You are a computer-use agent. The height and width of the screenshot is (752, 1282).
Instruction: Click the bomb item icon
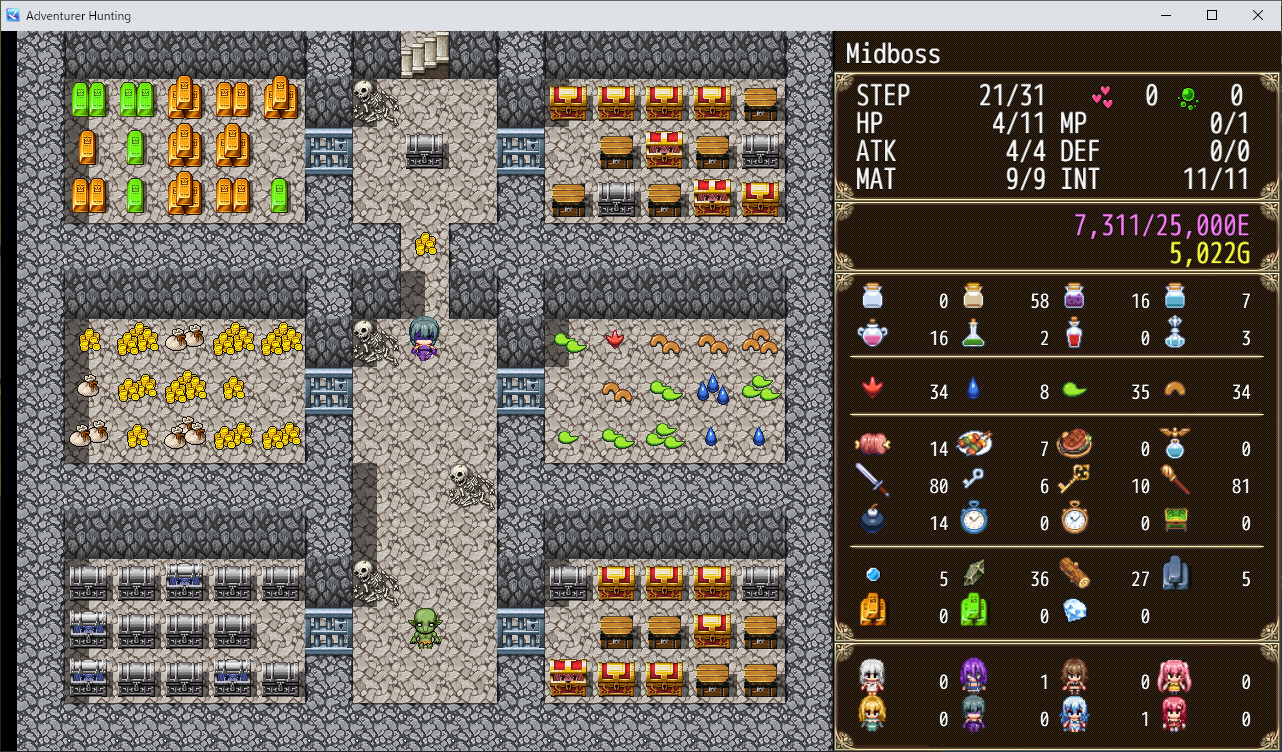point(873,522)
